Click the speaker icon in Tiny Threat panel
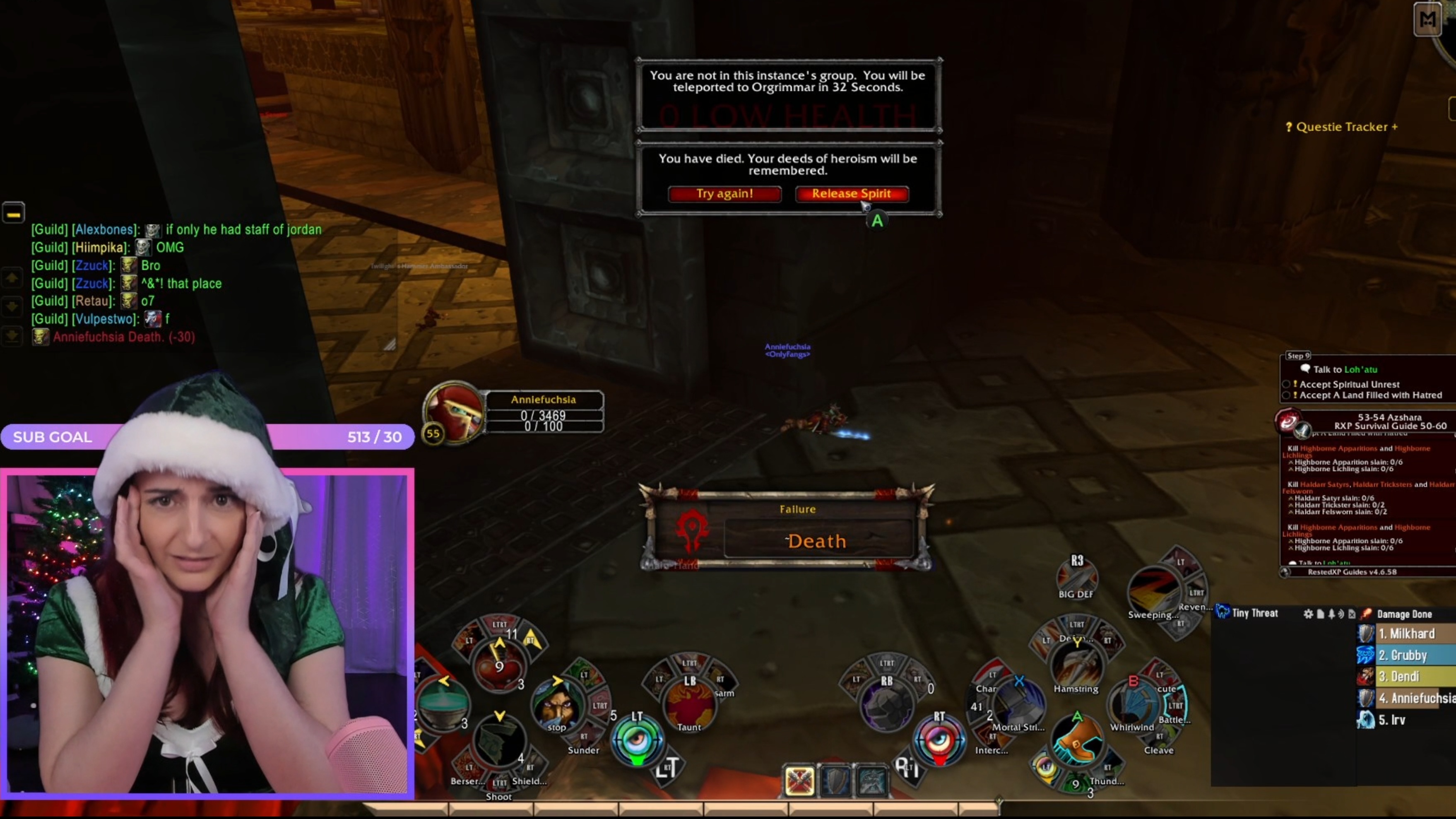Image resolution: width=1456 pixels, height=819 pixels. [1342, 614]
